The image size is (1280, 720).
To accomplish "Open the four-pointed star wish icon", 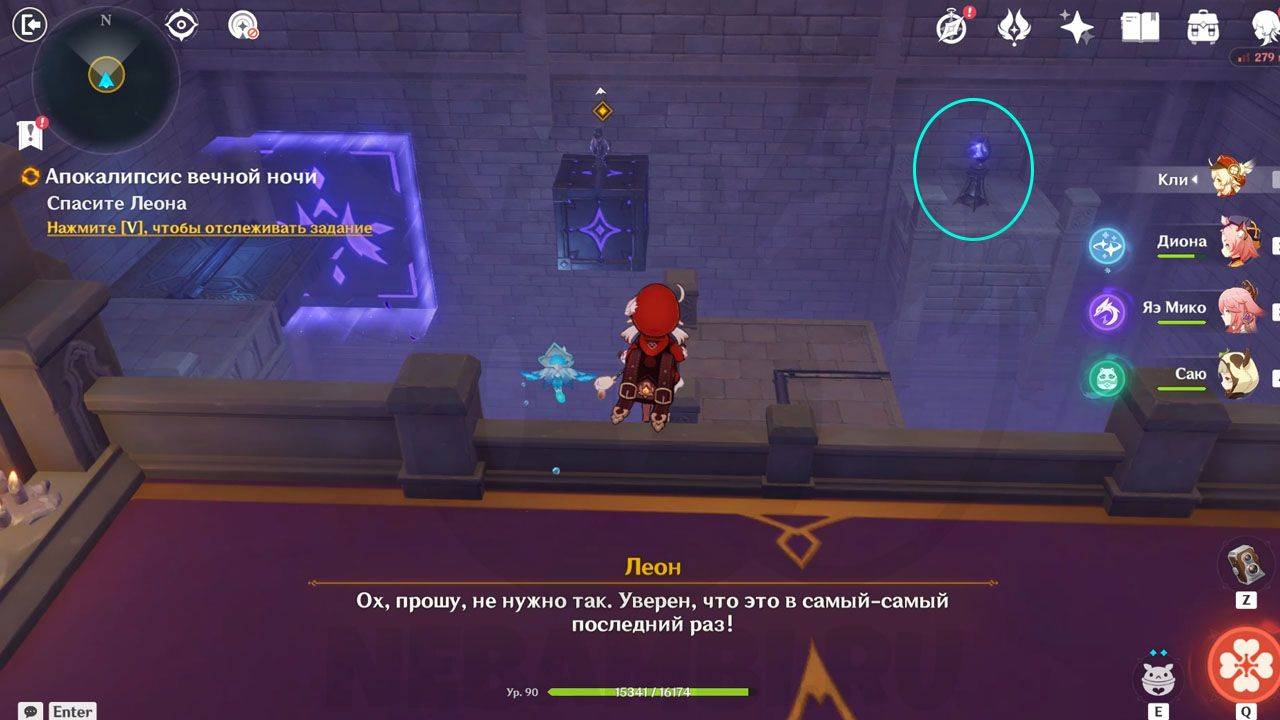I will (1076, 28).
